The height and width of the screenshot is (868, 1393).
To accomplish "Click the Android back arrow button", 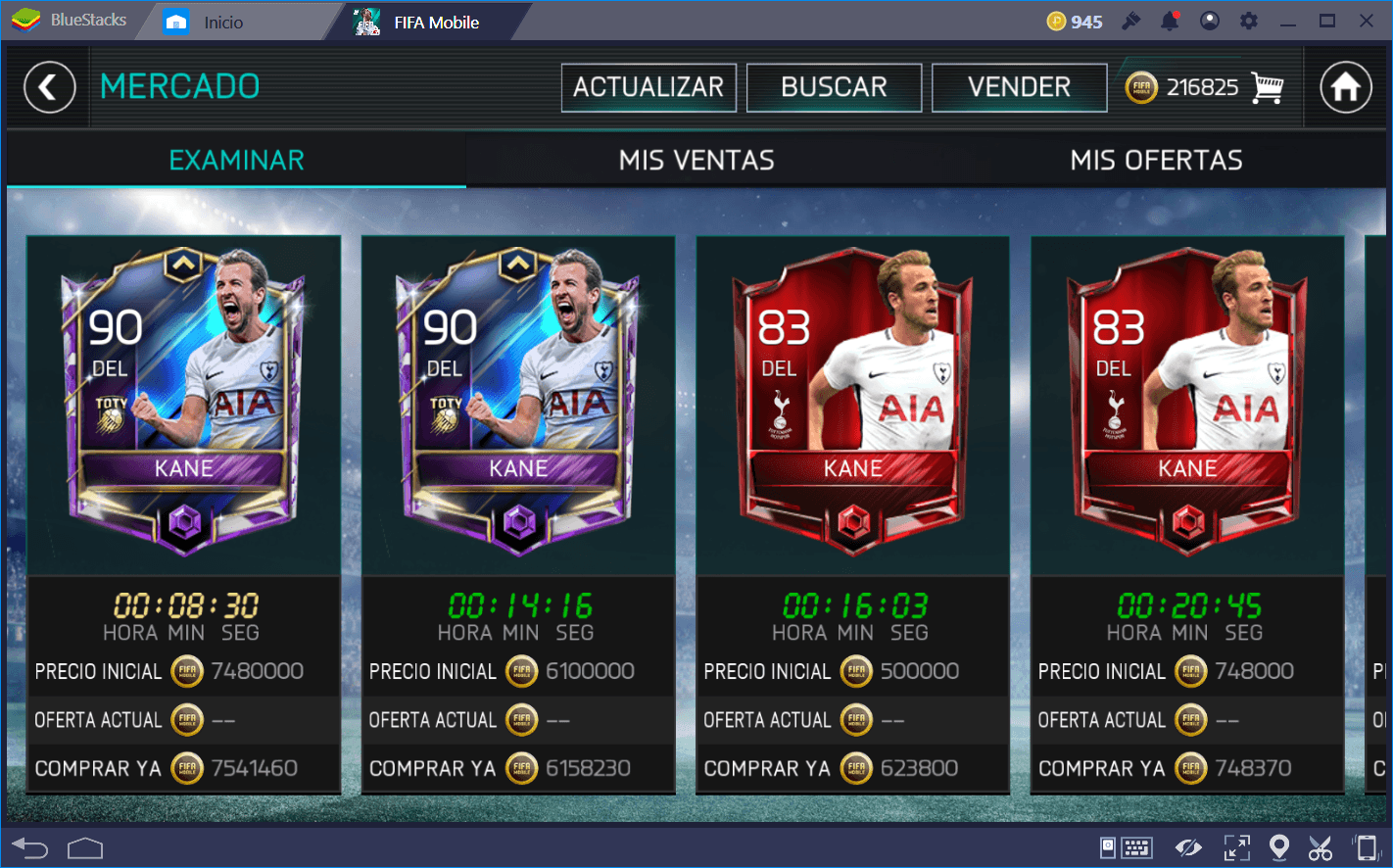I will click(29, 847).
